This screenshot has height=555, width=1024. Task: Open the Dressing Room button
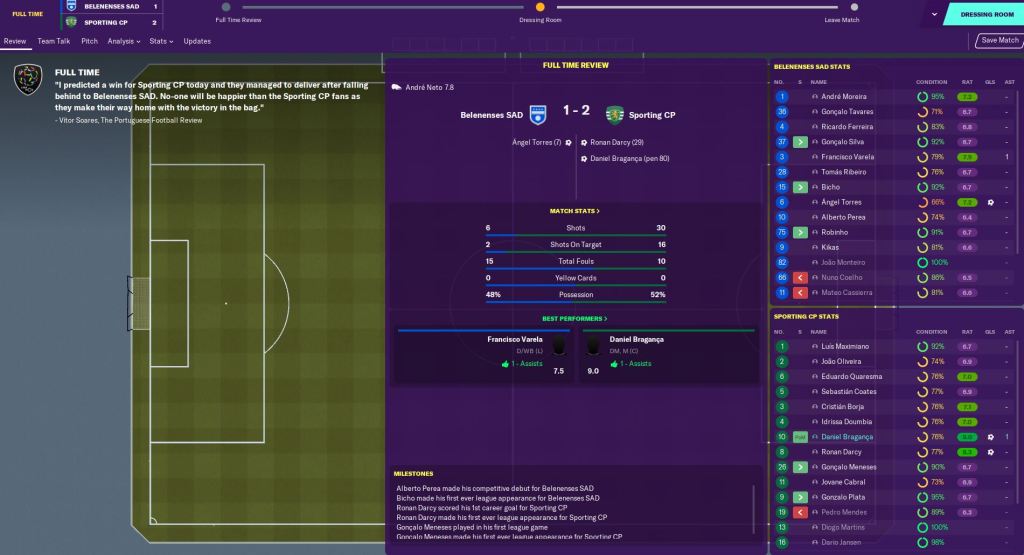click(987, 15)
